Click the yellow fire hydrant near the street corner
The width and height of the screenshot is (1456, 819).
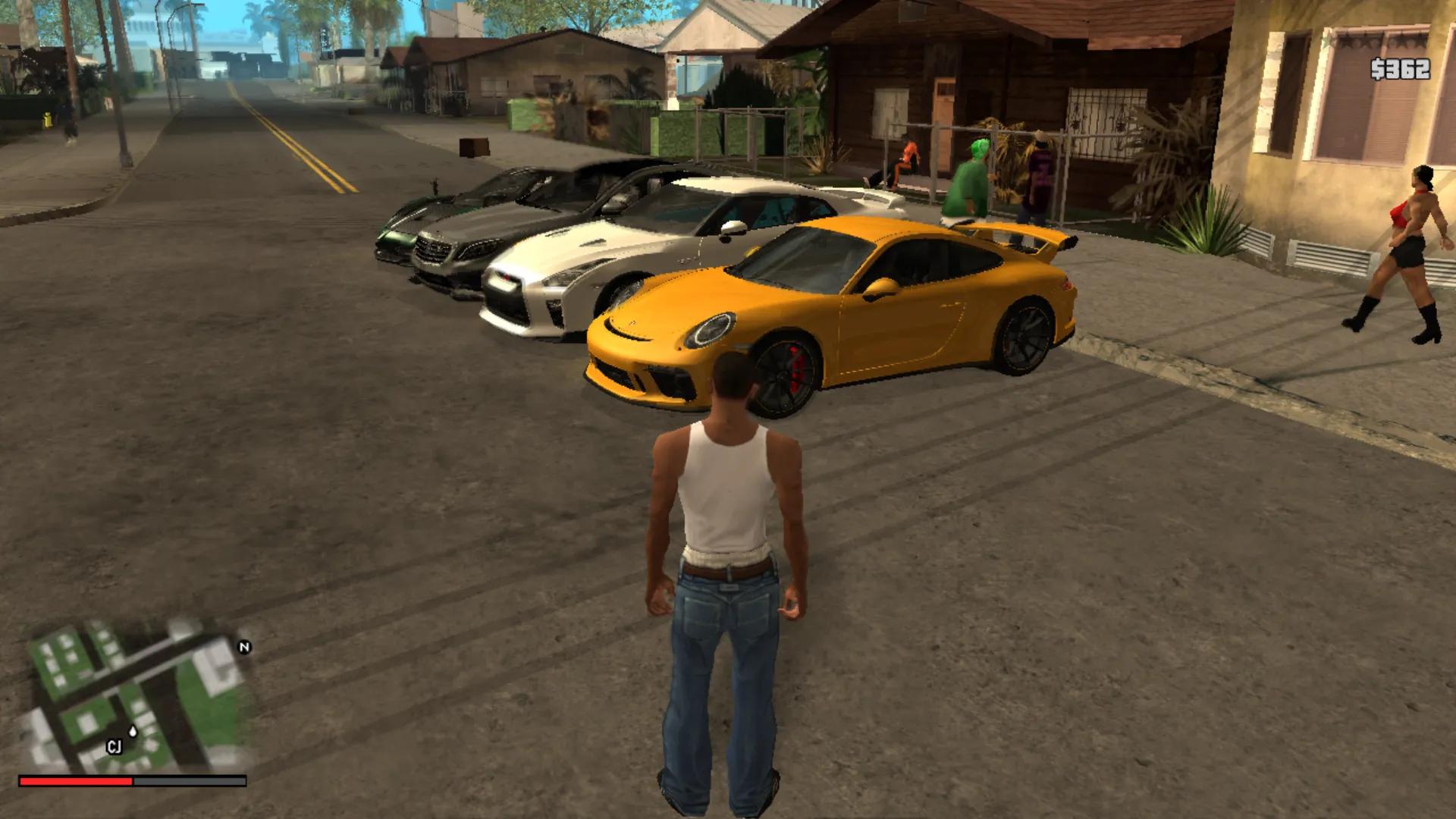[x=47, y=120]
